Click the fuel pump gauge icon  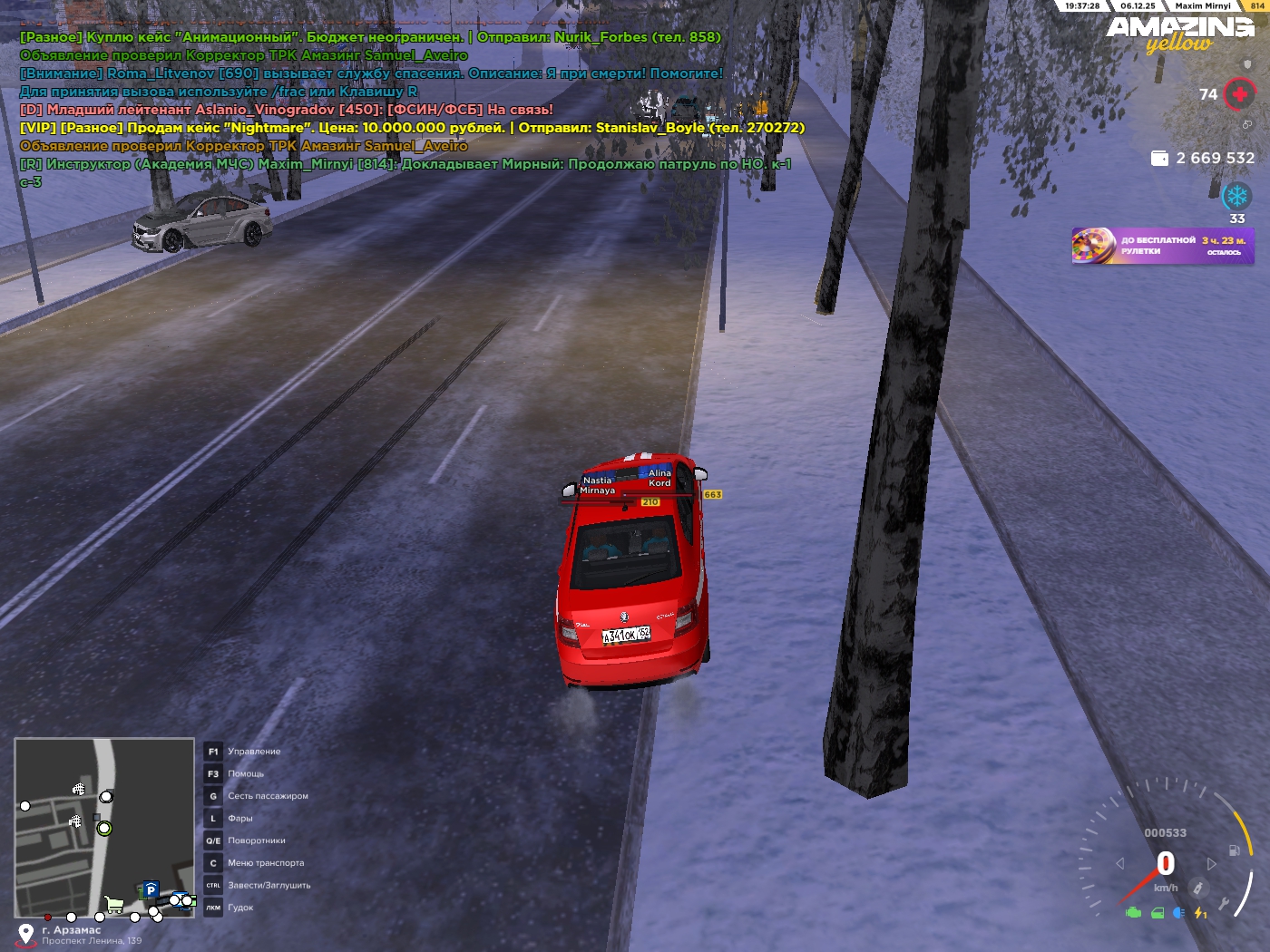pyautogui.click(x=1234, y=850)
